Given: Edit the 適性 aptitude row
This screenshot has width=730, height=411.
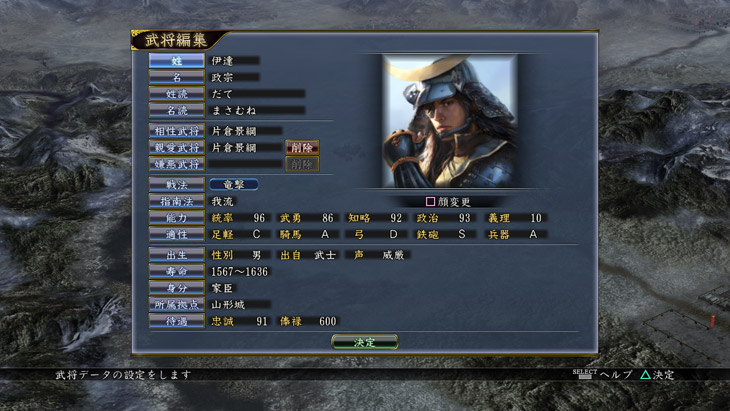Looking at the screenshot, I should [x=177, y=234].
